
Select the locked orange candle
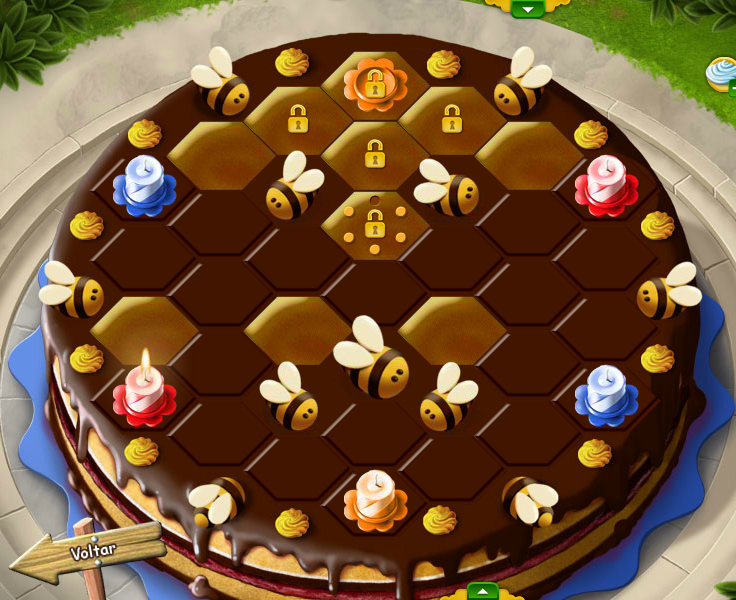[375, 84]
